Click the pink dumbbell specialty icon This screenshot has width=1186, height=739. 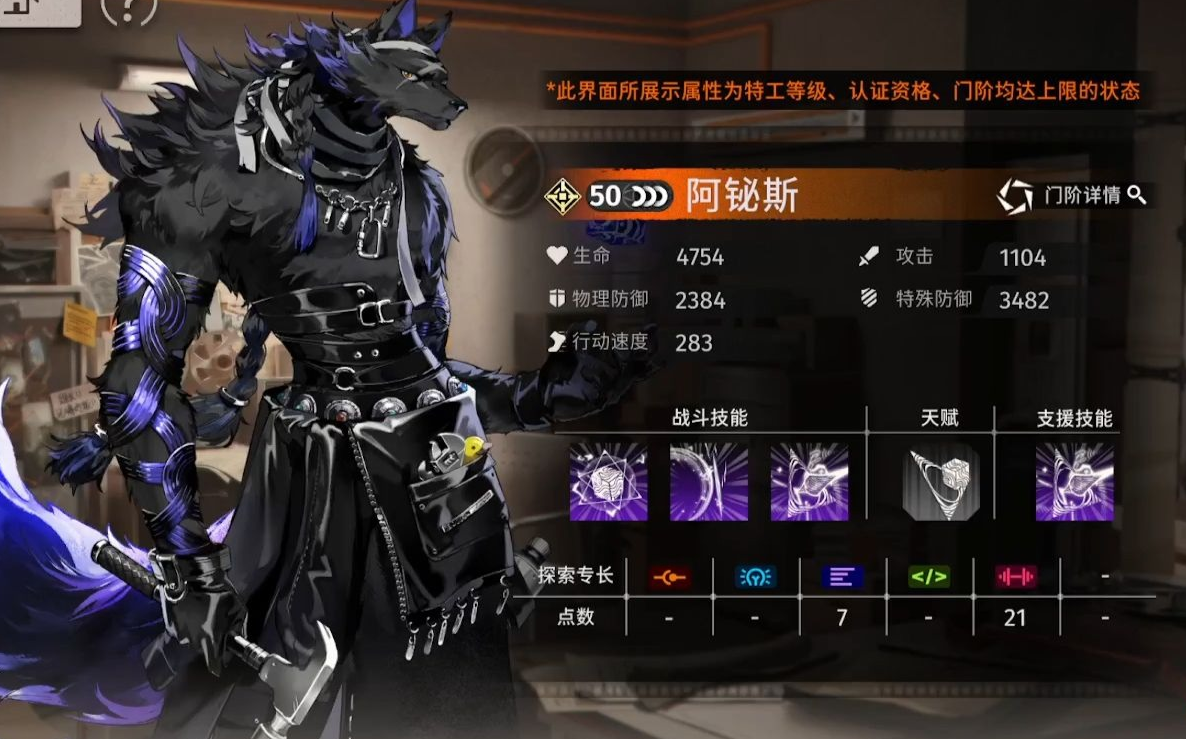1015,576
